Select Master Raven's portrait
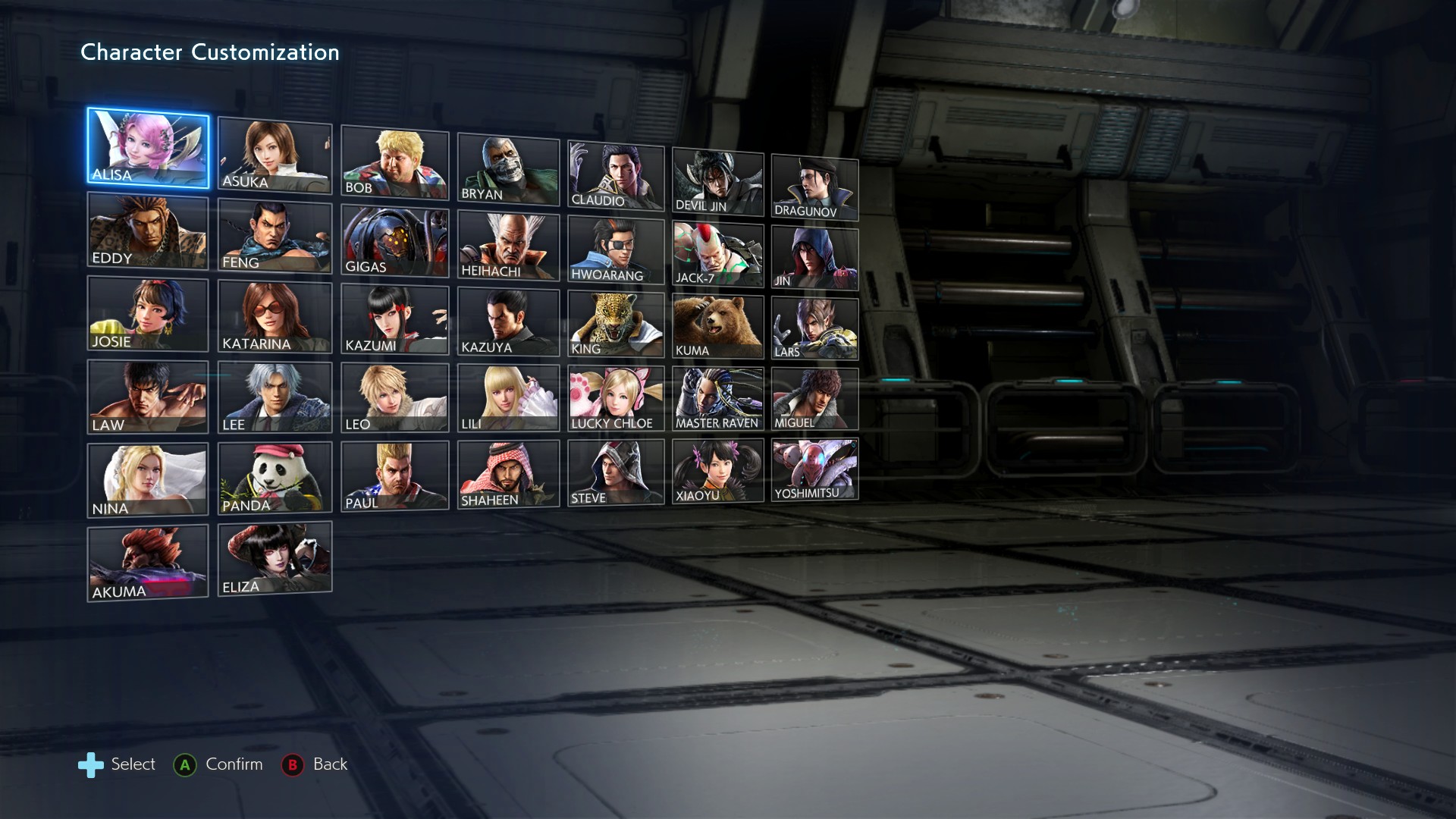 [717, 400]
